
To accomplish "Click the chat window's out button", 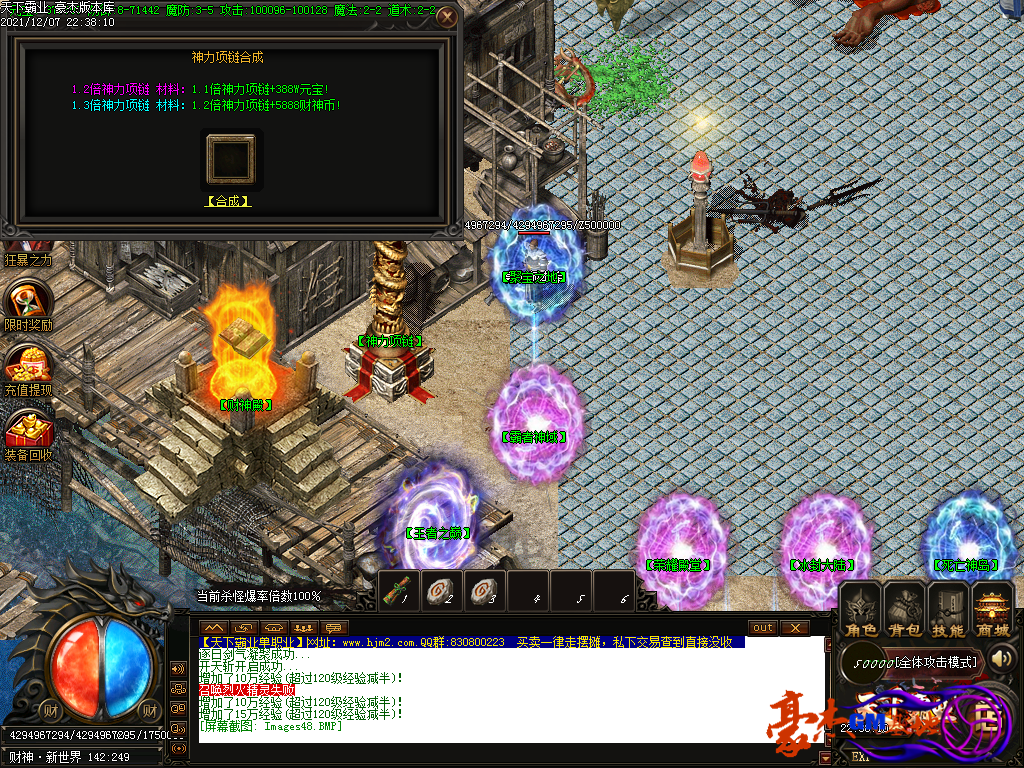I will [x=763, y=627].
